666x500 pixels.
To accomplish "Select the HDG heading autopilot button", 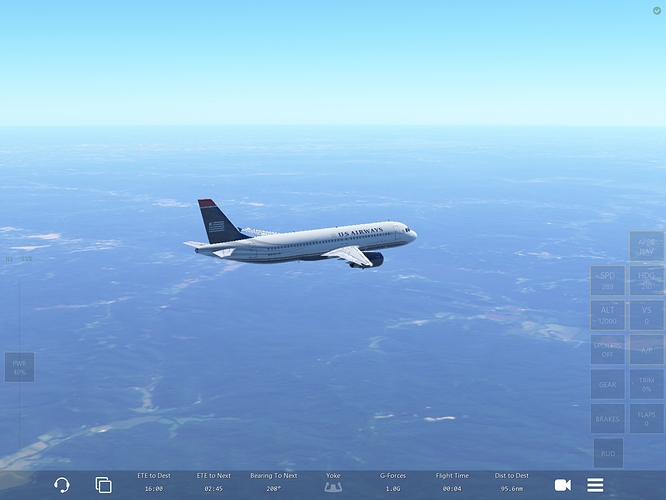I will (x=647, y=281).
